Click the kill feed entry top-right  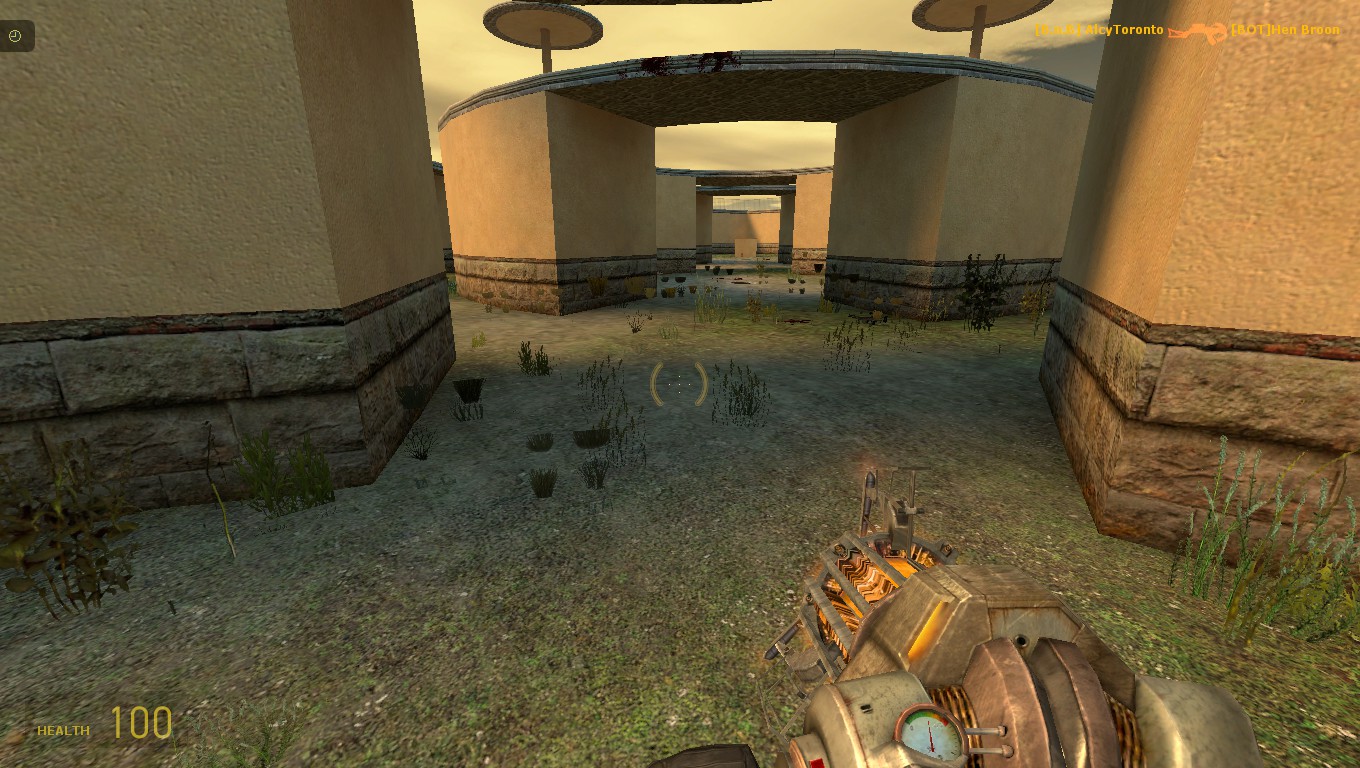pos(1190,31)
